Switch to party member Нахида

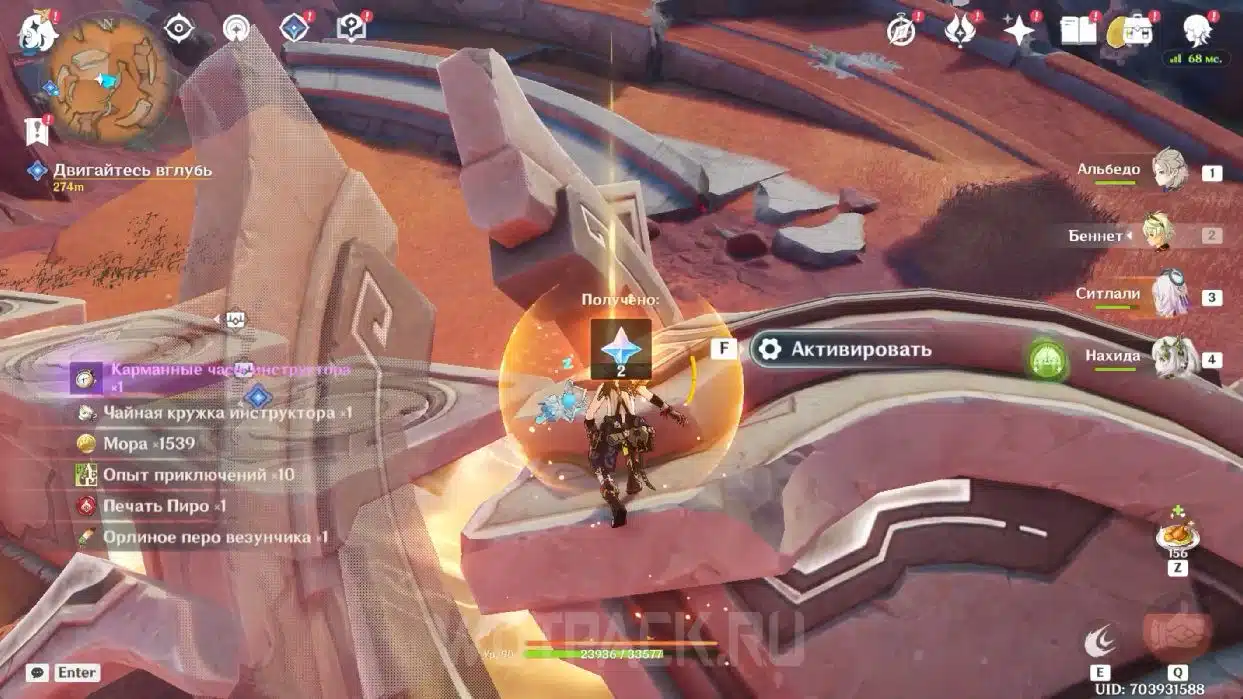[1168, 358]
